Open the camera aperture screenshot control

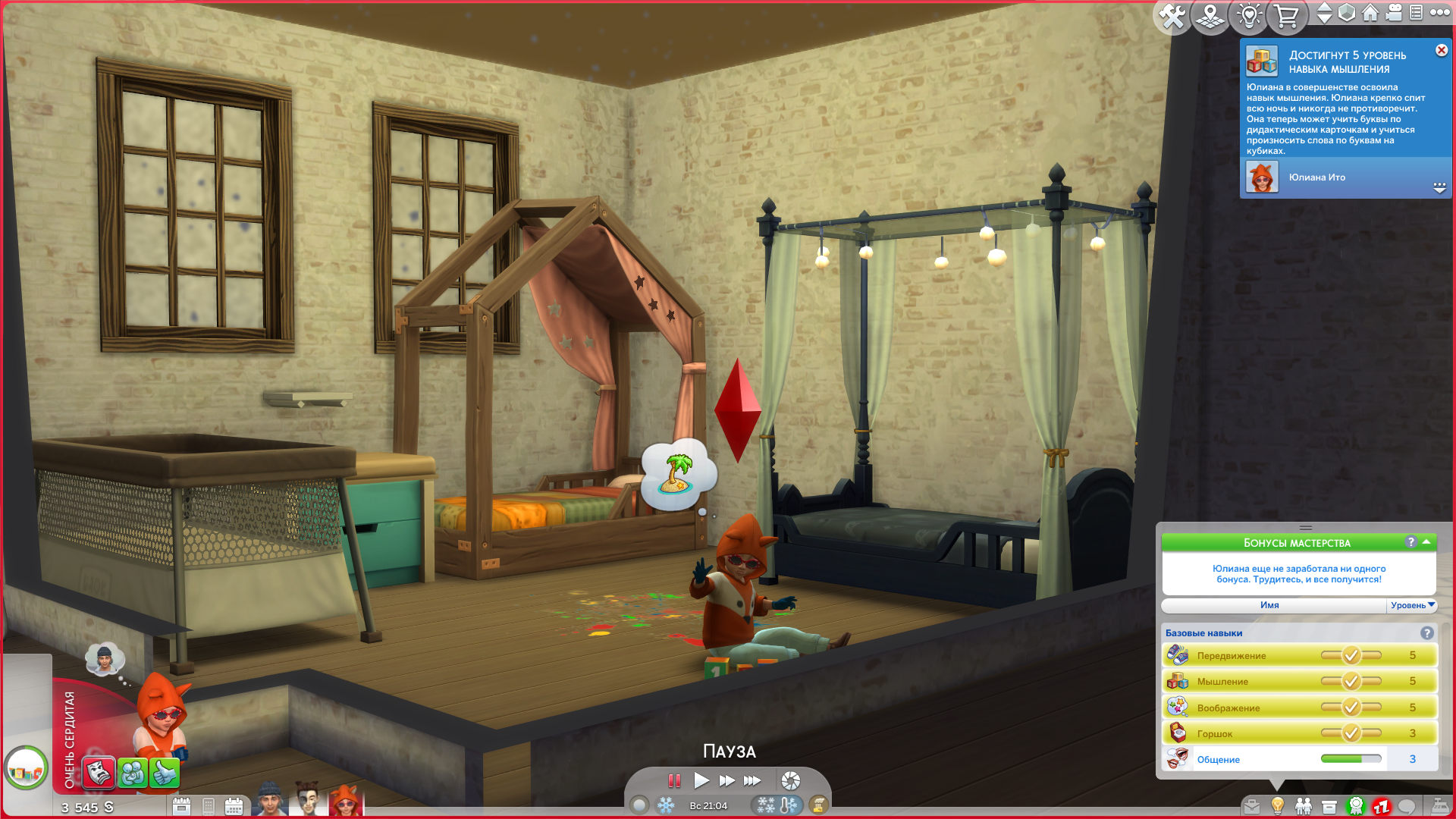coord(790,780)
